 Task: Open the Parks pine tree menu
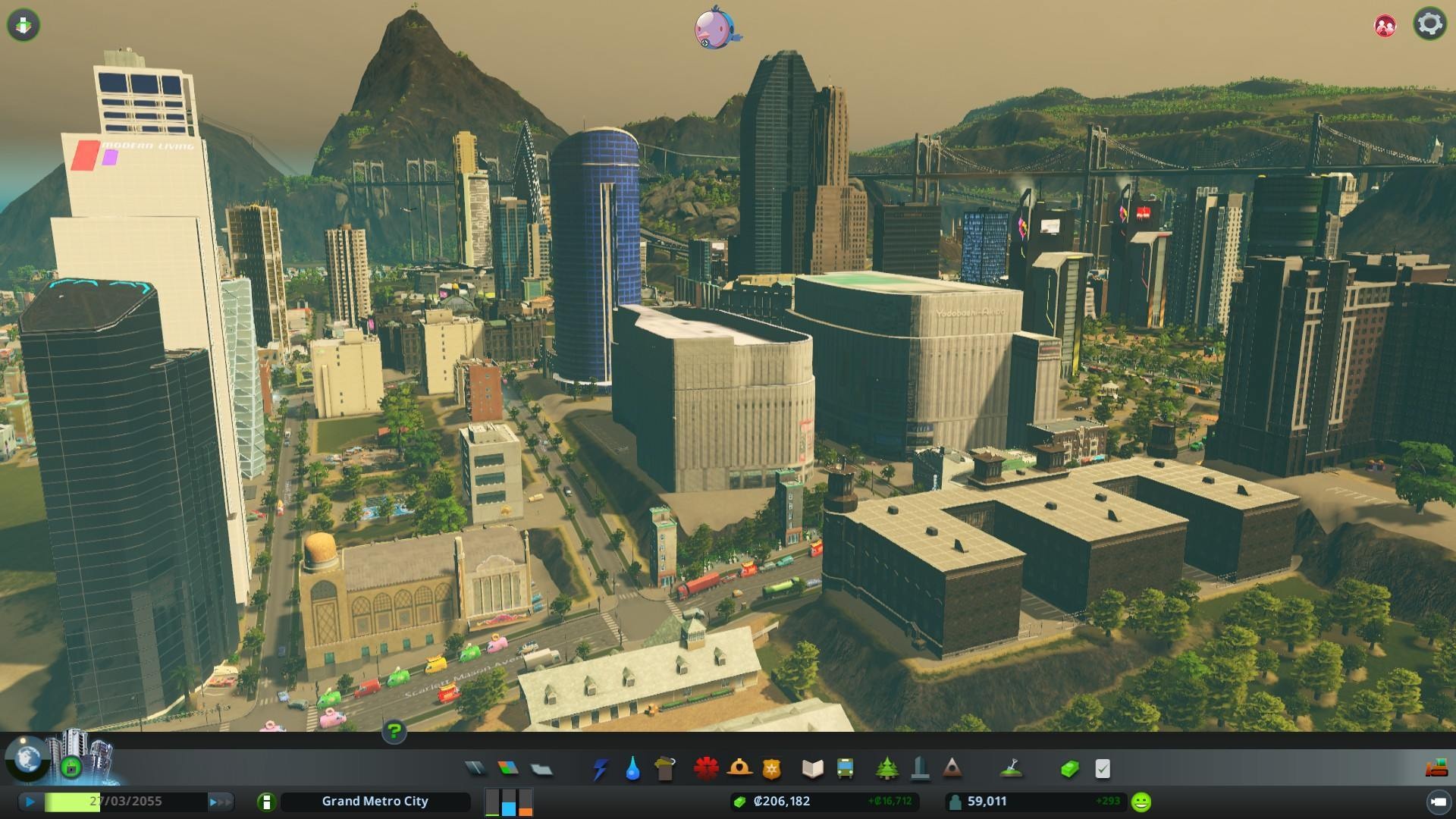[886, 769]
